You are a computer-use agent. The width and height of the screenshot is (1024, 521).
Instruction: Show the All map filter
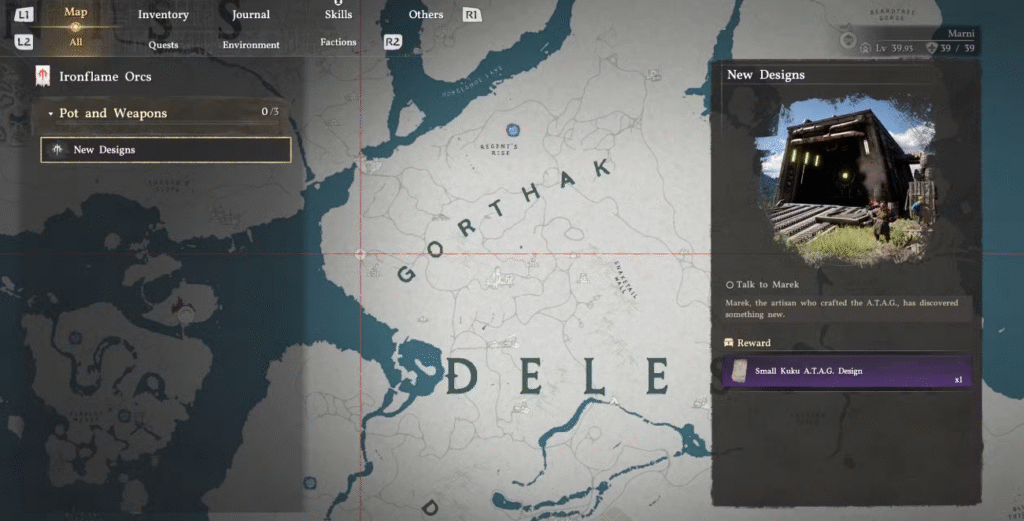pyautogui.click(x=76, y=43)
